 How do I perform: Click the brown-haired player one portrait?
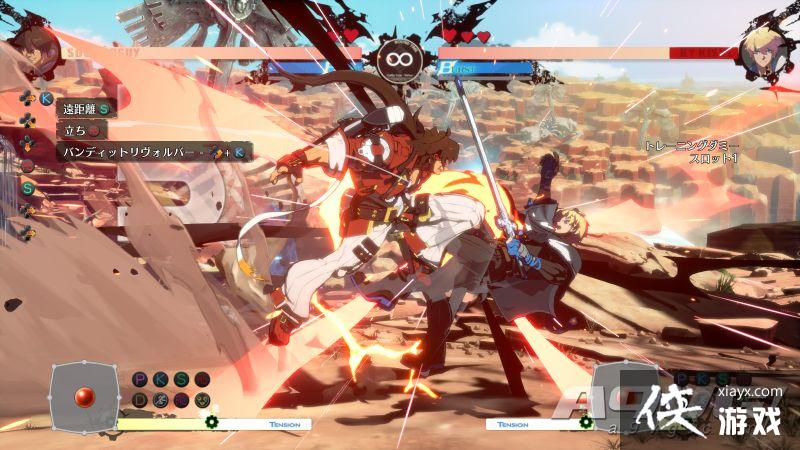33,50
